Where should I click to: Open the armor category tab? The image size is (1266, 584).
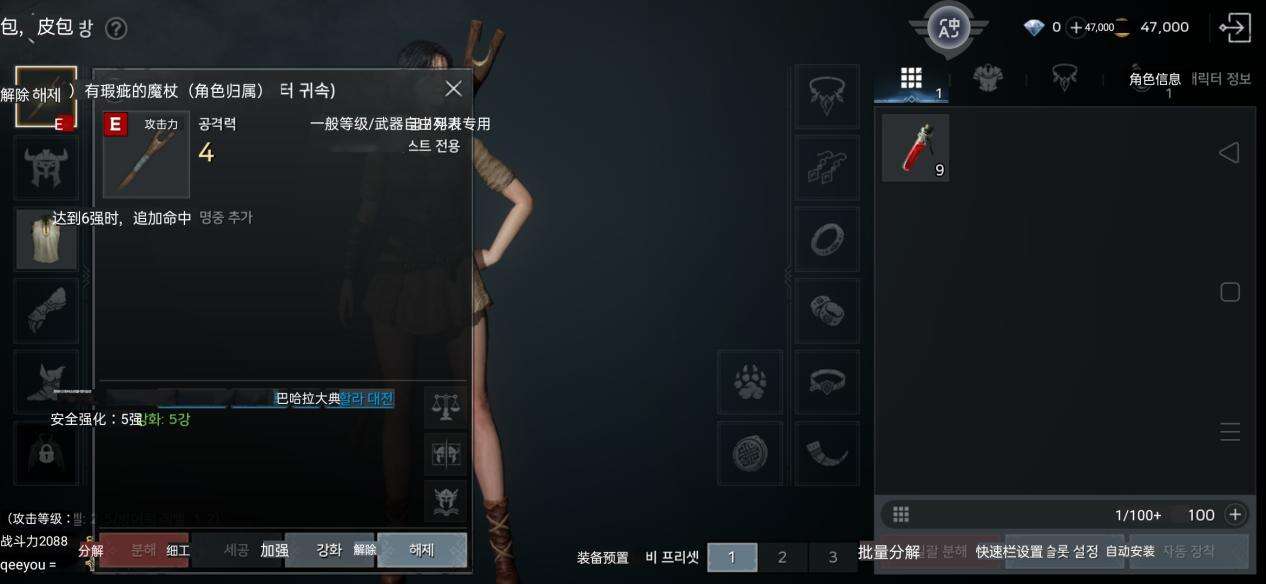tap(988, 79)
